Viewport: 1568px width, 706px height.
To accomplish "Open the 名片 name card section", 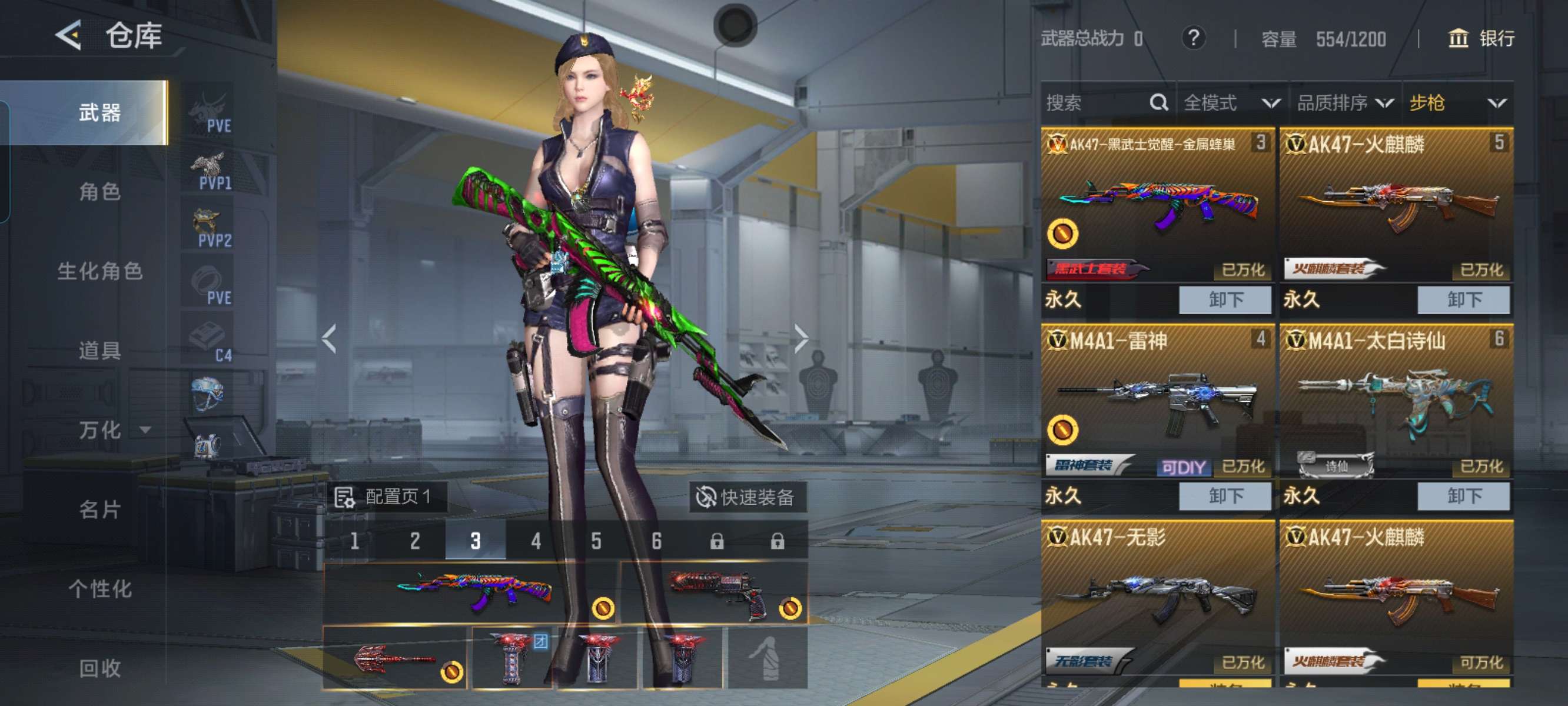I will [99, 509].
